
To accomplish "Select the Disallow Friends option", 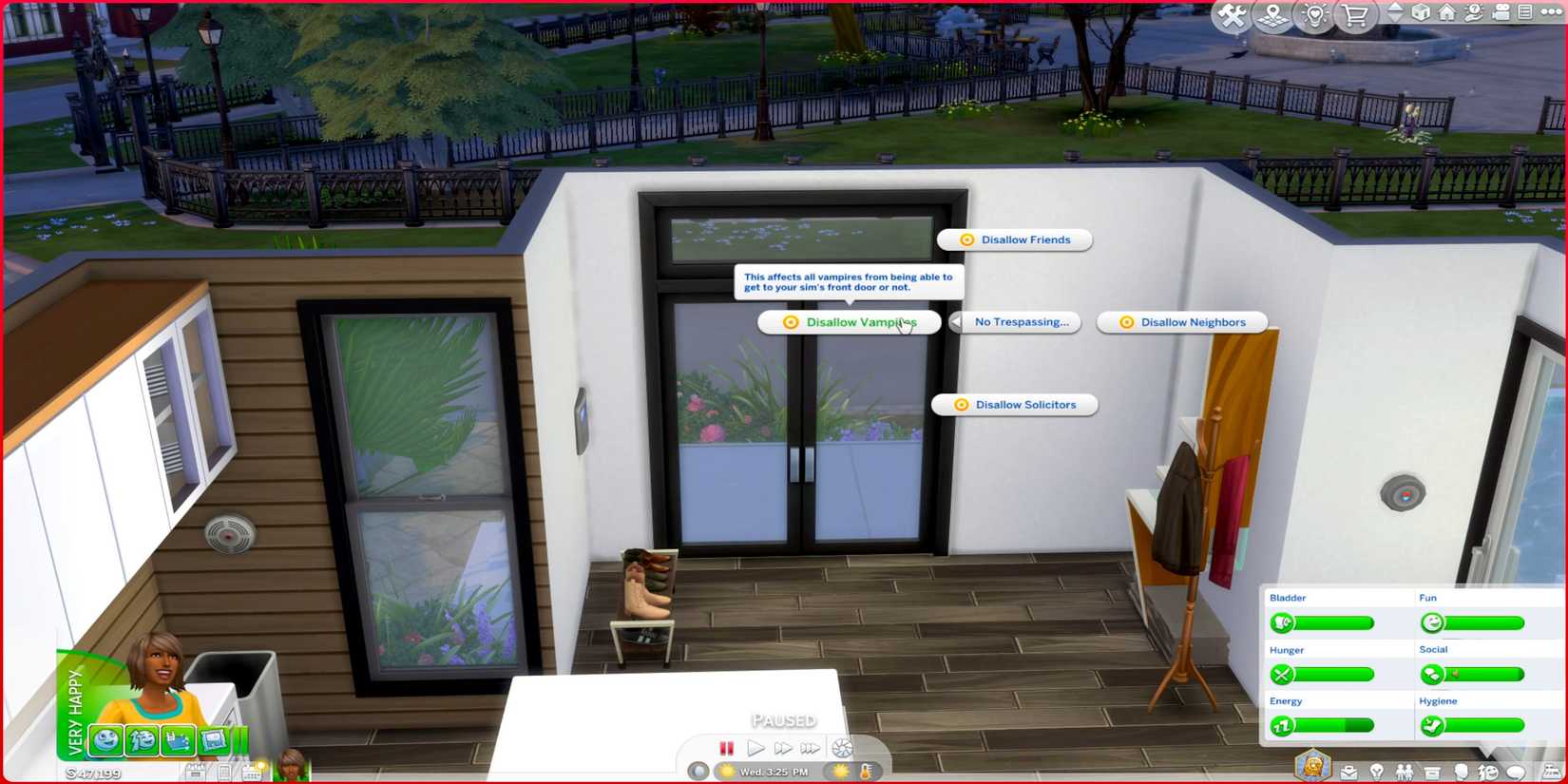I will click(x=1014, y=239).
